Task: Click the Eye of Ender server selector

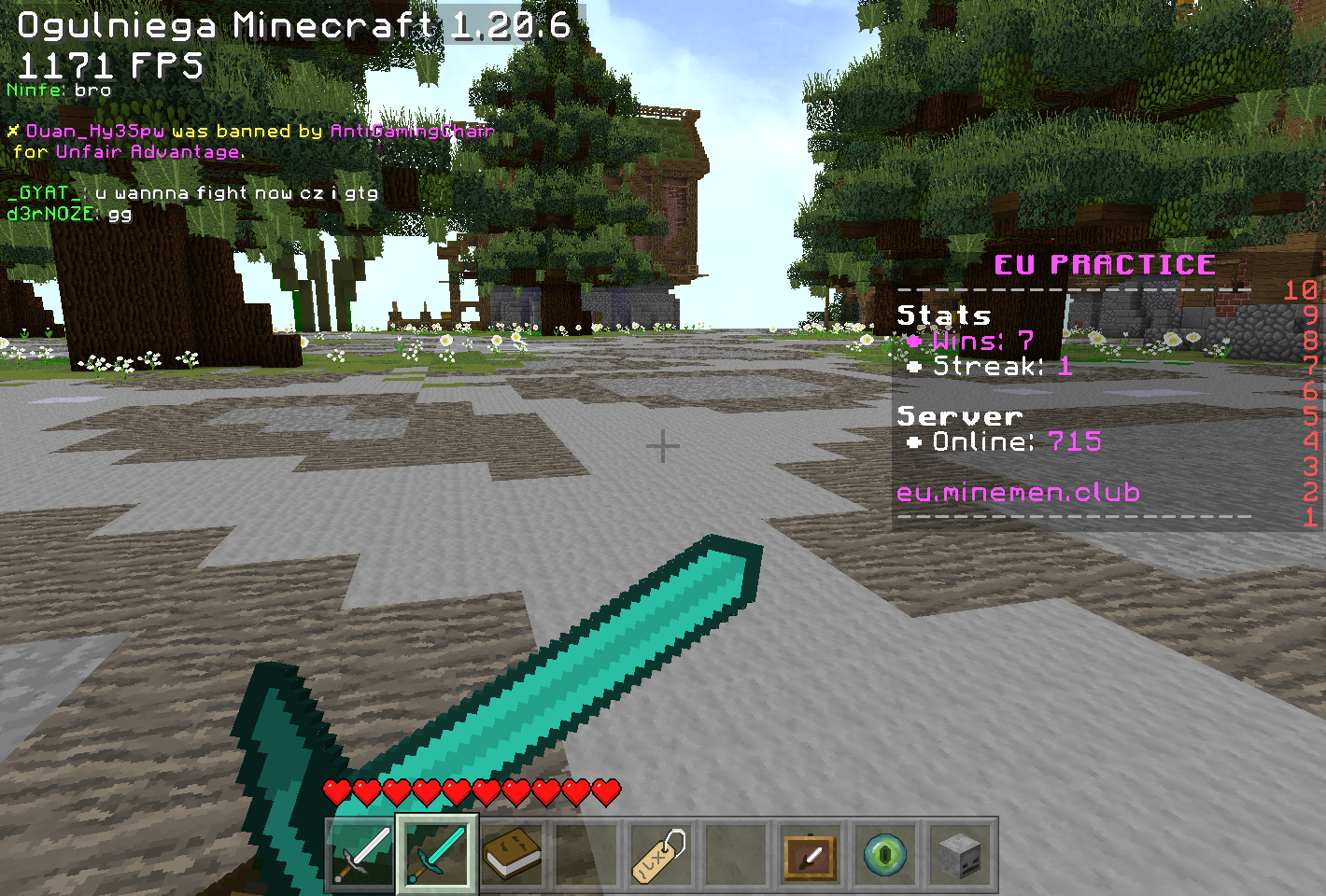Action: [x=883, y=854]
